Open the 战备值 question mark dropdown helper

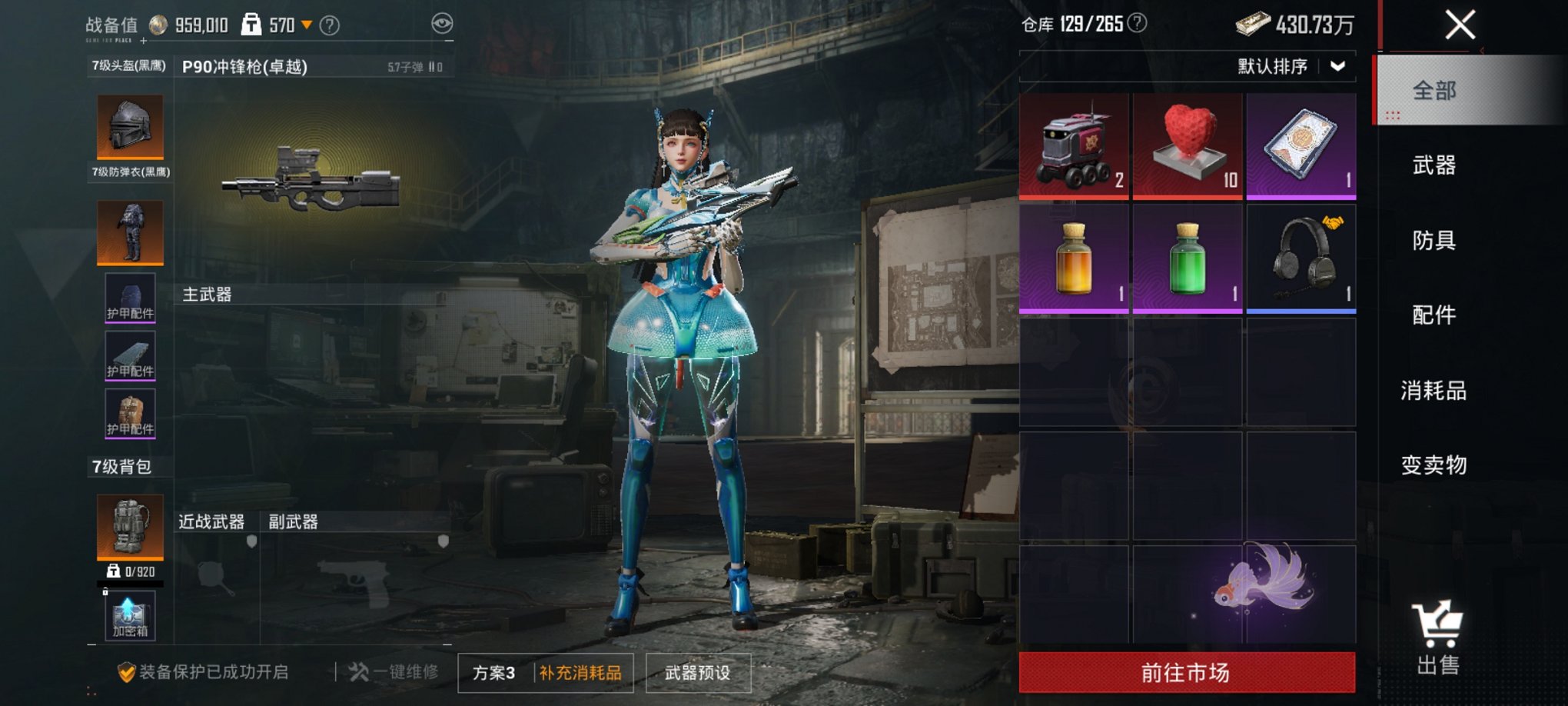click(332, 24)
